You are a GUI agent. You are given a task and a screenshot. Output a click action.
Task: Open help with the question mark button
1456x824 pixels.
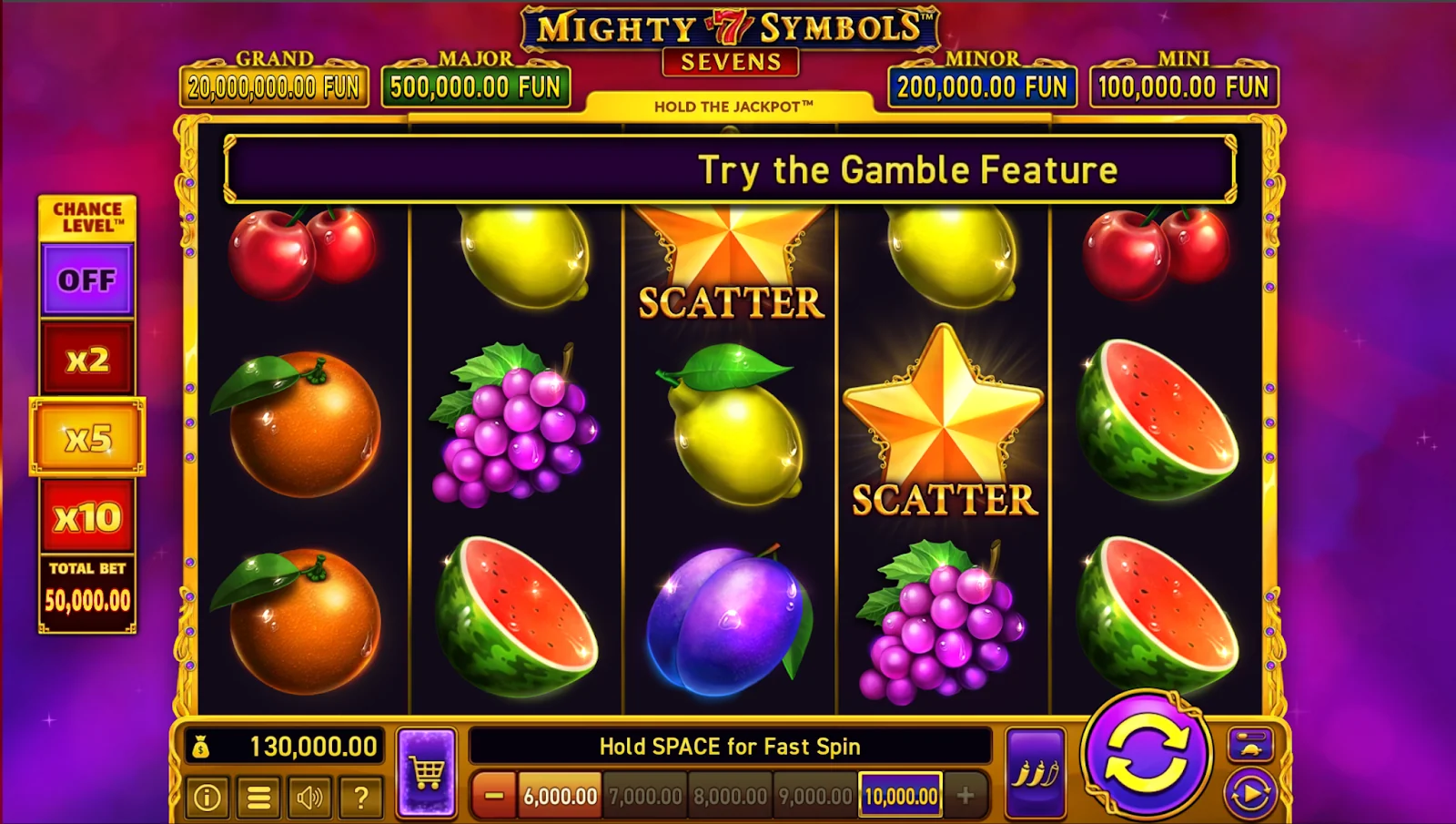coord(360,798)
